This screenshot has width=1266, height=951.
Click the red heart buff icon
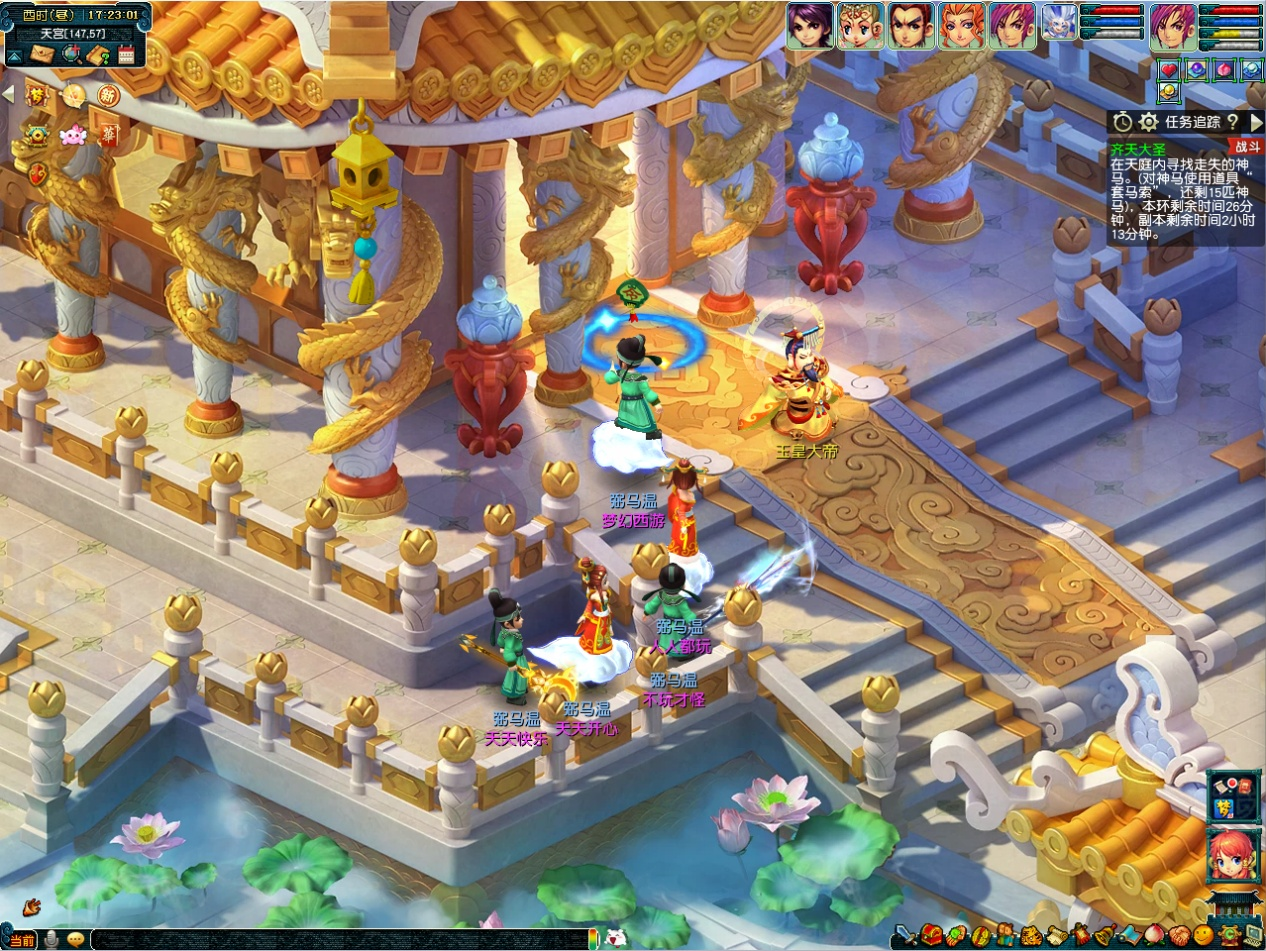click(x=1168, y=70)
